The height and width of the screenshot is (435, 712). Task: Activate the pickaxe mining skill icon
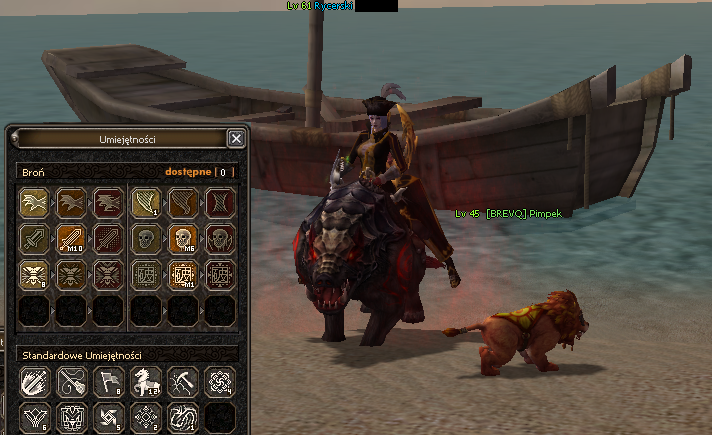click(182, 382)
